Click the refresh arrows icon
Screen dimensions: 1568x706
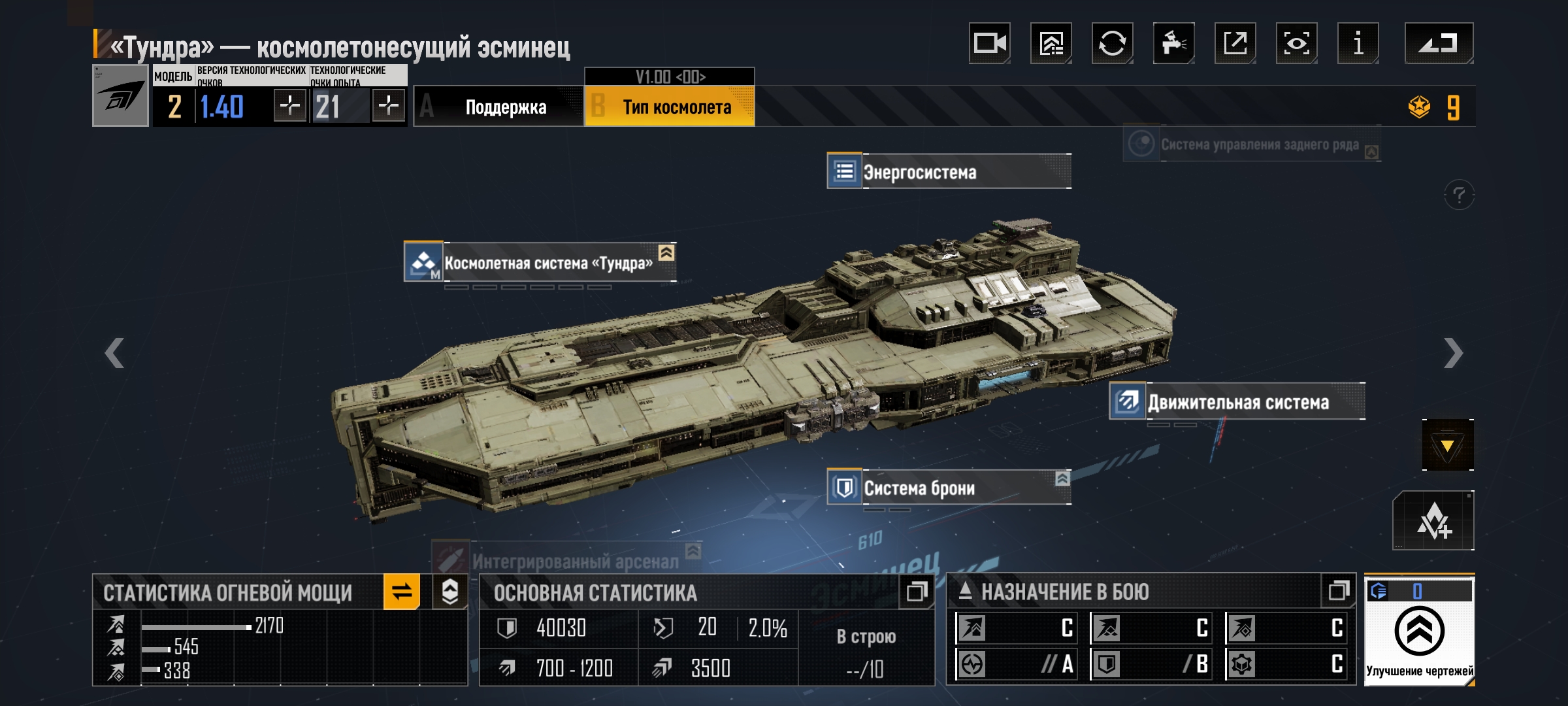(1112, 44)
